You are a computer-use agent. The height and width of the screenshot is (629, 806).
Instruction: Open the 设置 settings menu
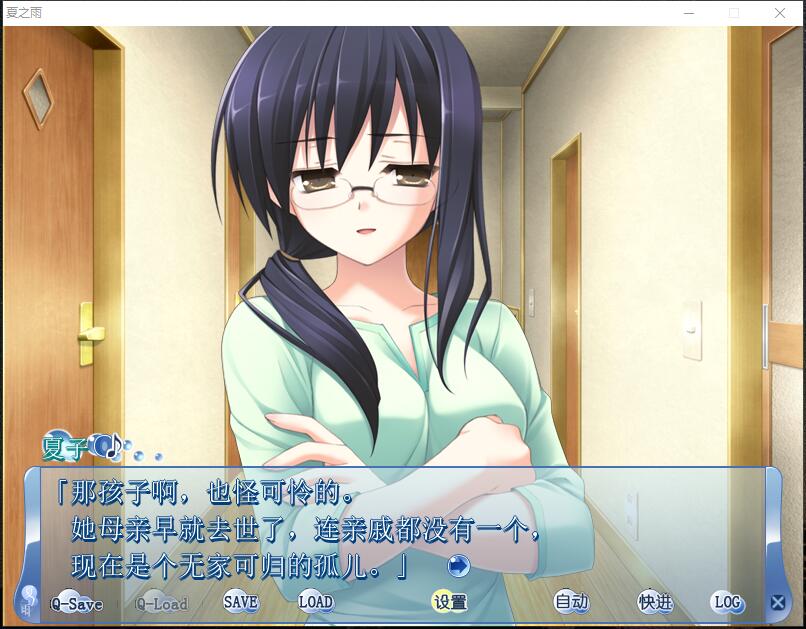point(450,602)
